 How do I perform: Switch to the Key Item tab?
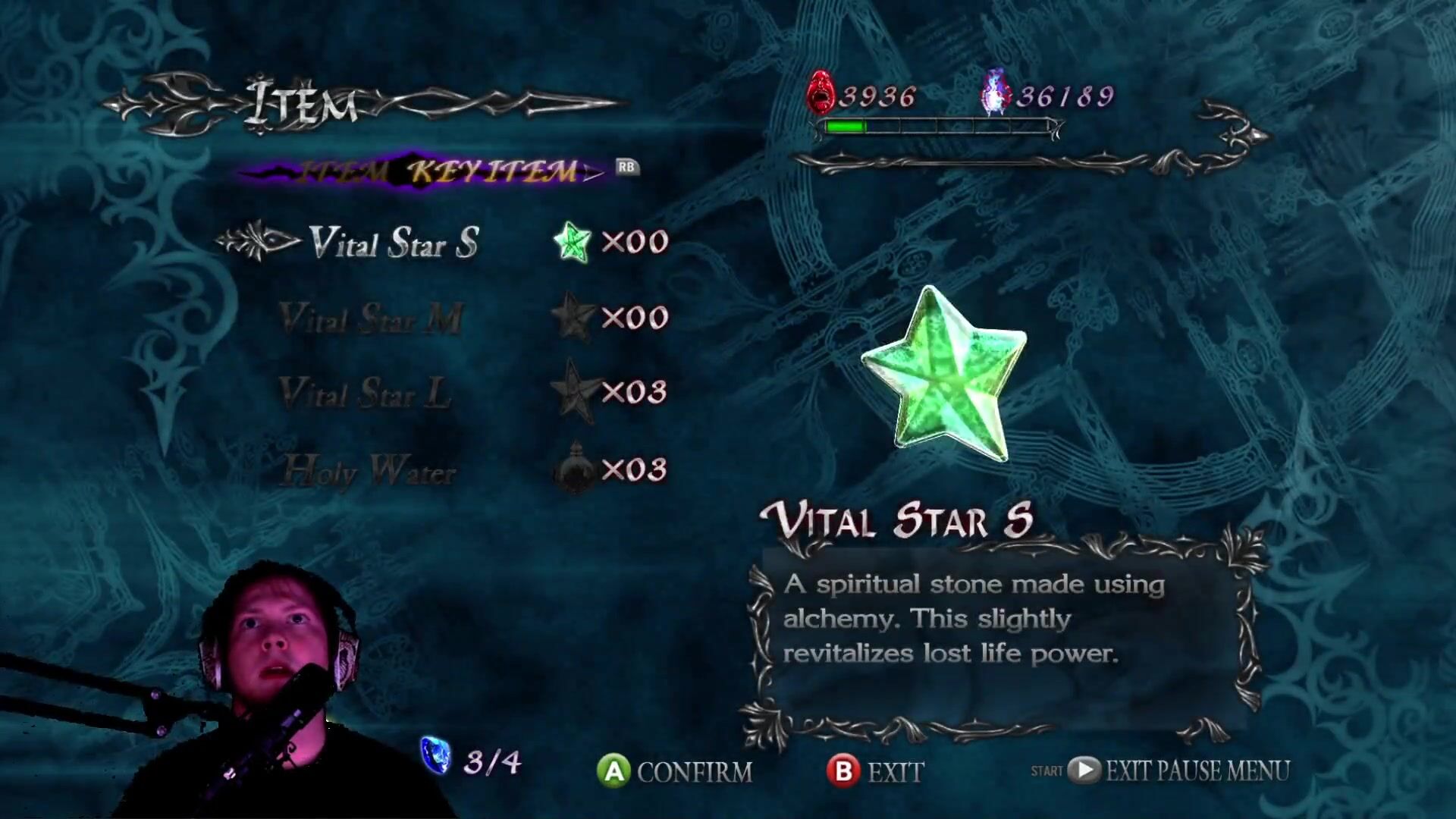pyautogui.click(x=494, y=171)
